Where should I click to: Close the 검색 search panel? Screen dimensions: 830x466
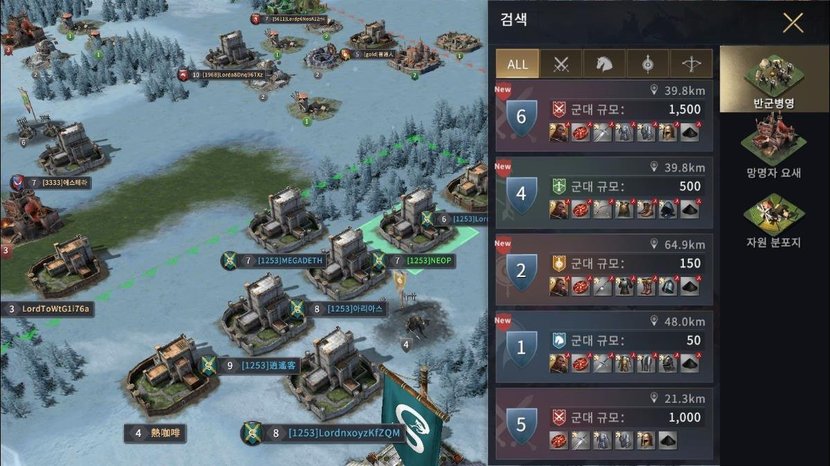click(793, 23)
